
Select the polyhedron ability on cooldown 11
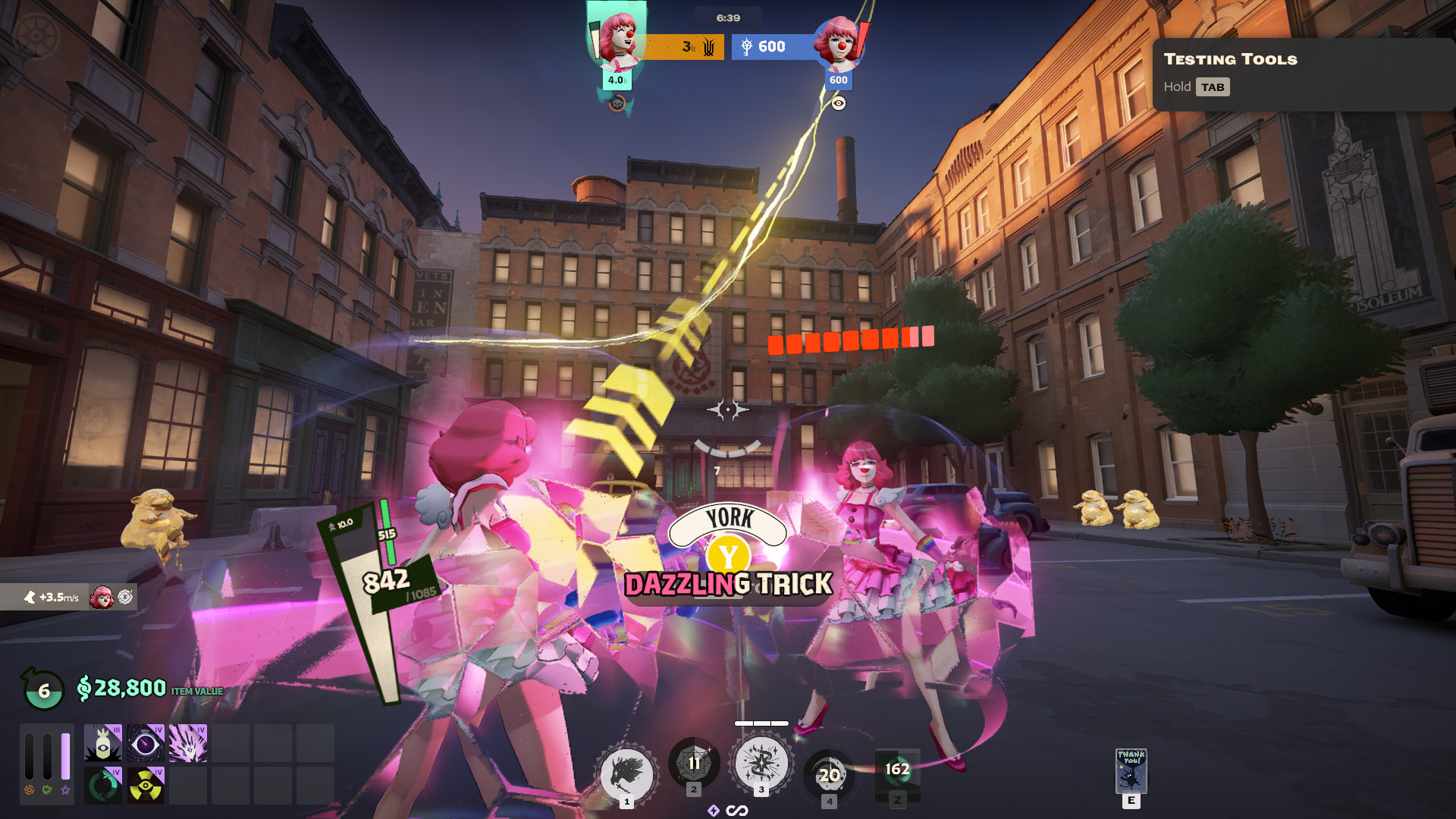(x=694, y=763)
